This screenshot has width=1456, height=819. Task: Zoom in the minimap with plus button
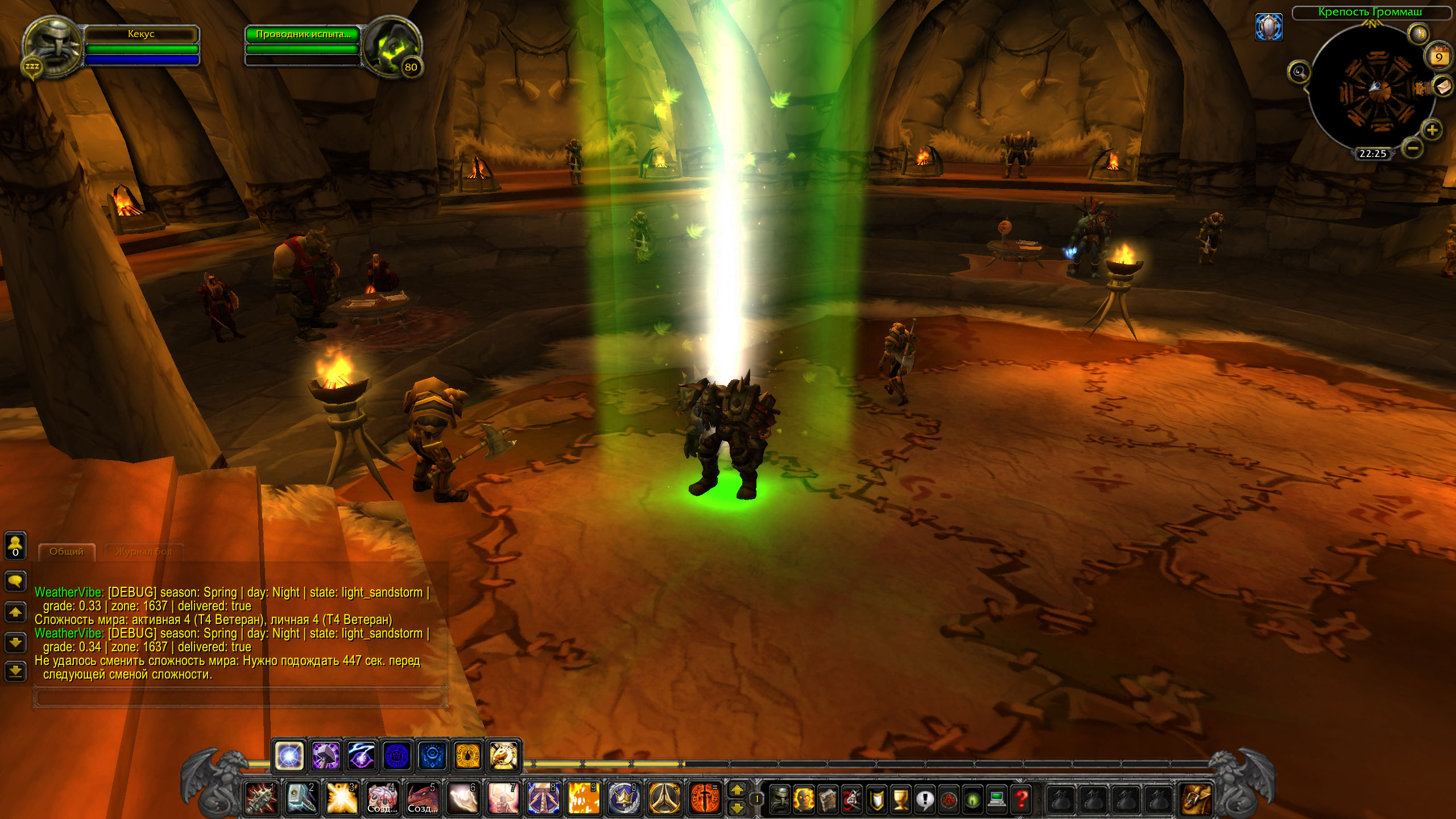coord(1432,130)
